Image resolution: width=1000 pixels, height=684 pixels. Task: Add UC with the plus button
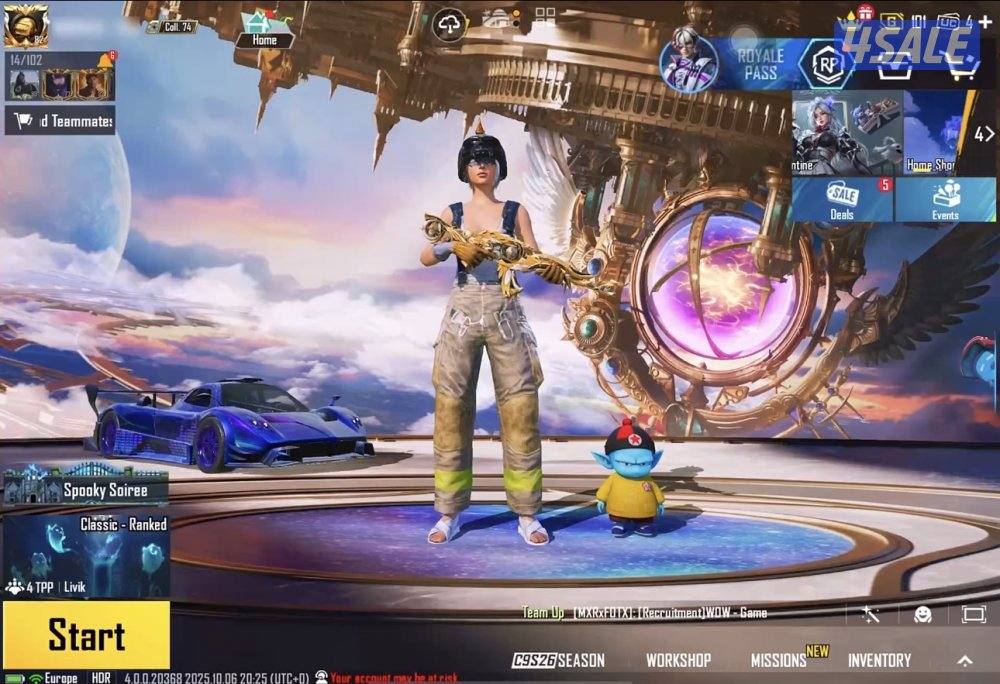[x=985, y=20]
